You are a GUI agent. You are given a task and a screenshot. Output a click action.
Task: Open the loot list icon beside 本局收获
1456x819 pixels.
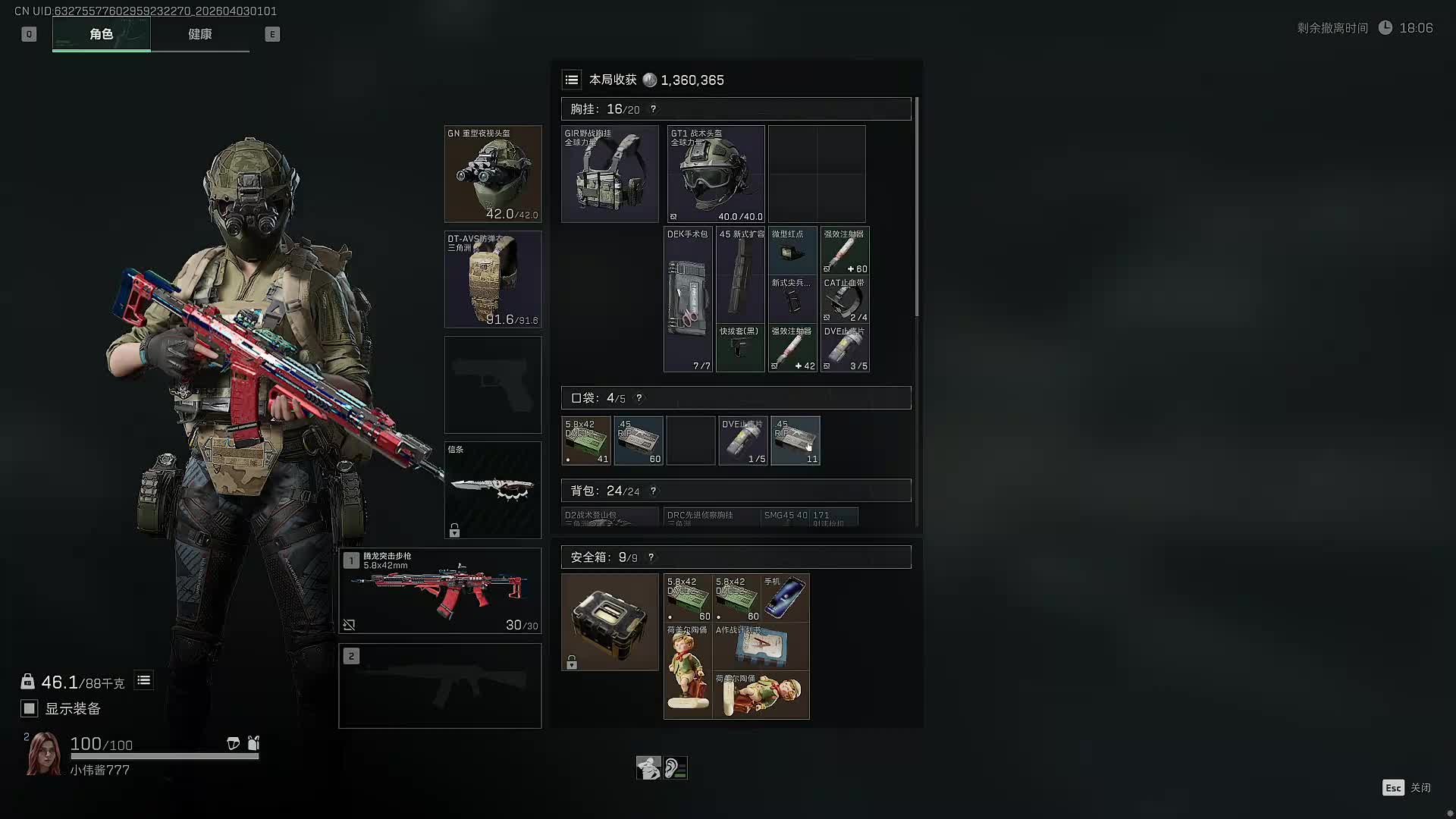point(572,80)
